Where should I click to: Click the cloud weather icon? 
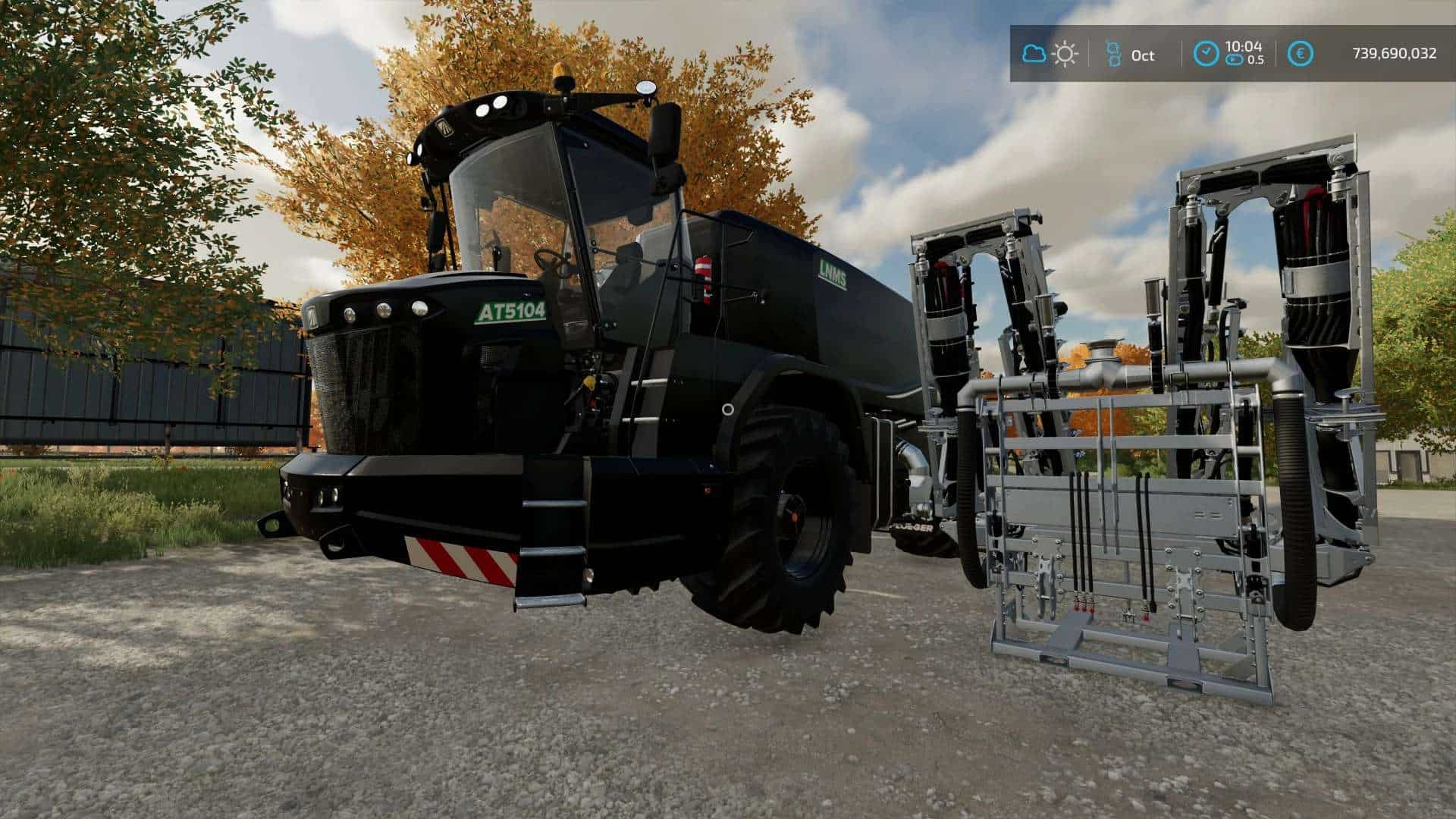click(1034, 54)
